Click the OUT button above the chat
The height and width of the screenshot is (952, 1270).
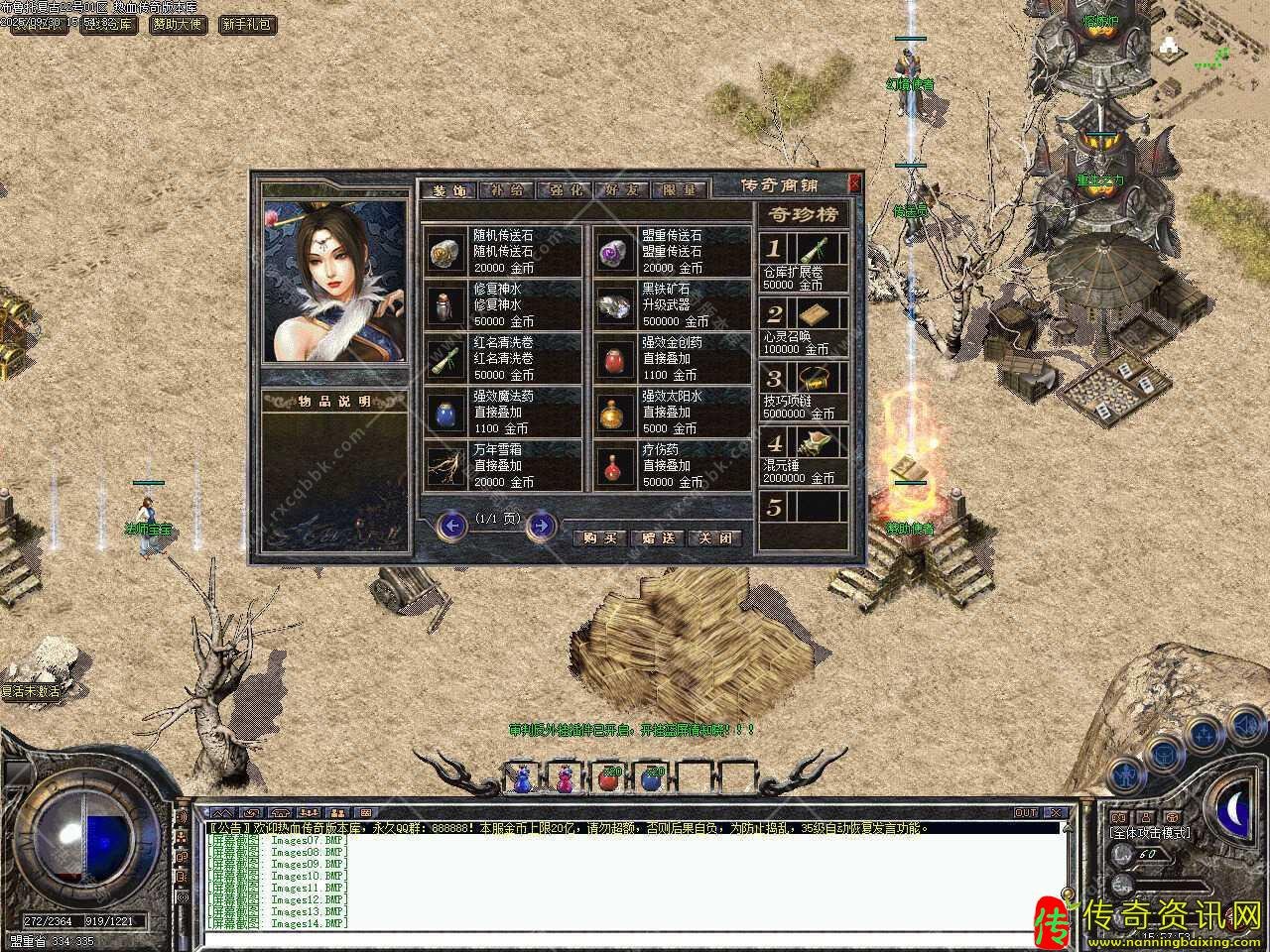click(1025, 813)
